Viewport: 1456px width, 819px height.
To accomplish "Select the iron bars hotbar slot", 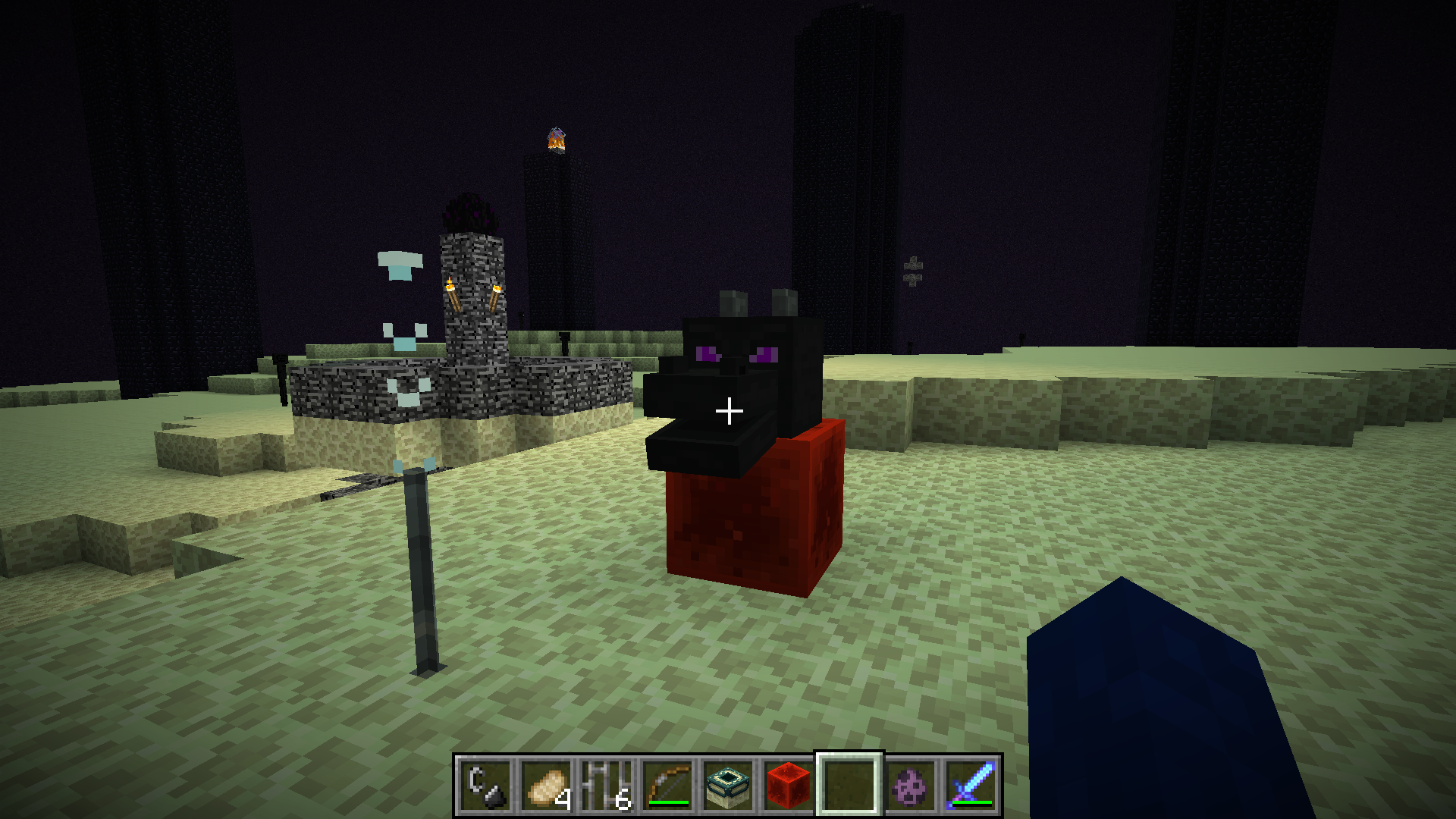I will point(607,786).
